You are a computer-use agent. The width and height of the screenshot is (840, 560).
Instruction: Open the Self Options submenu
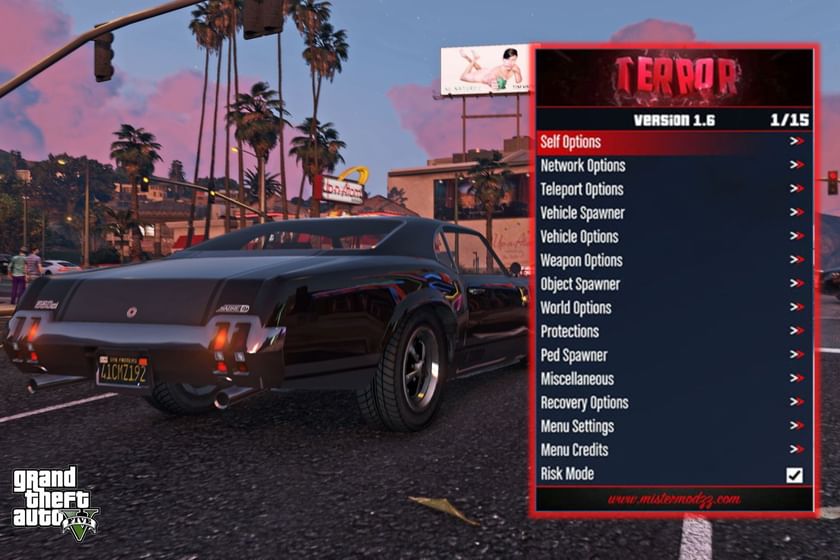pyautogui.click(x=571, y=142)
